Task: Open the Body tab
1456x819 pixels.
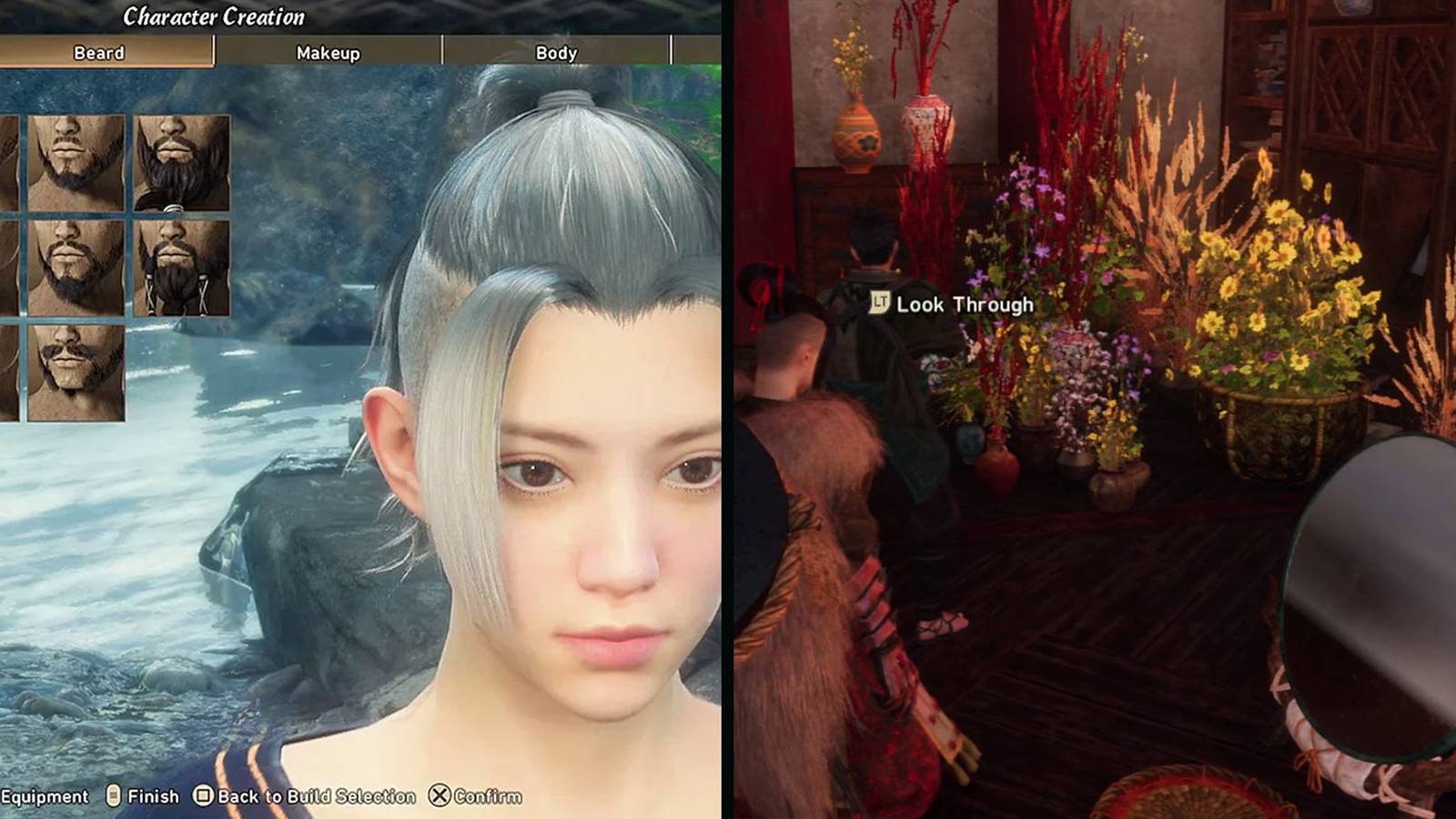Action: 555,54
